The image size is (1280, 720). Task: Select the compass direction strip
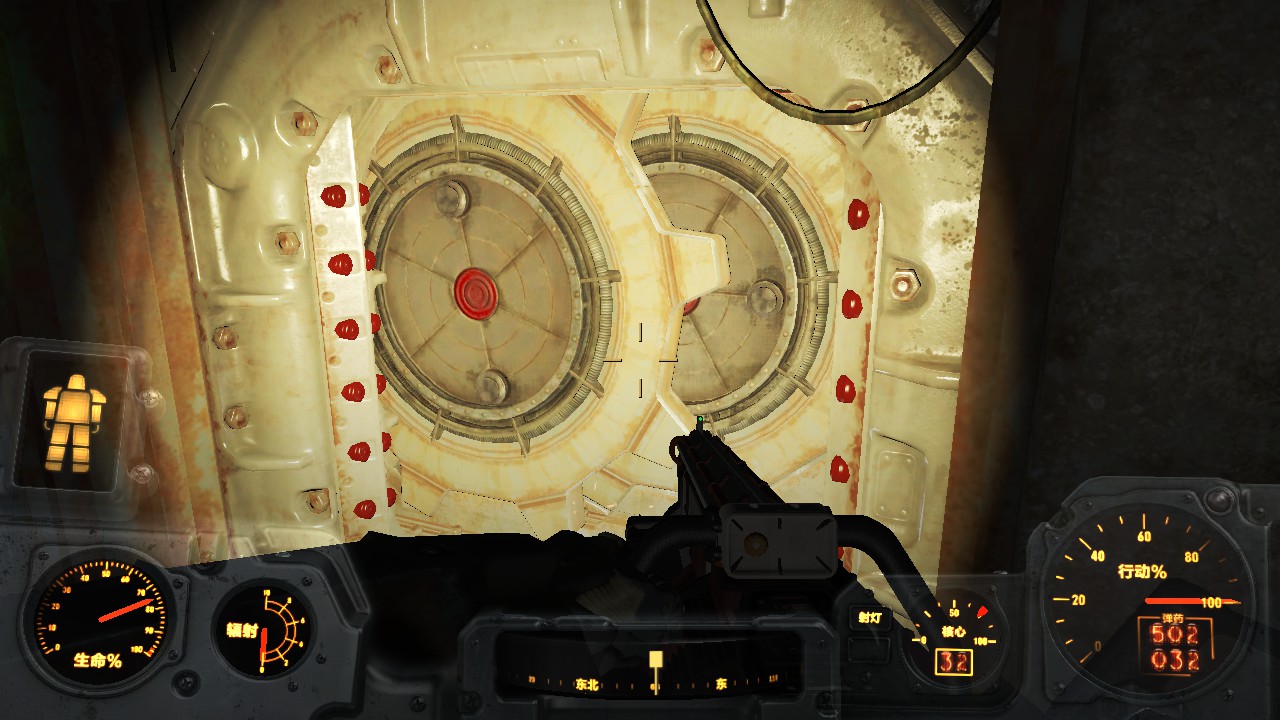pyautogui.click(x=655, y=682)
